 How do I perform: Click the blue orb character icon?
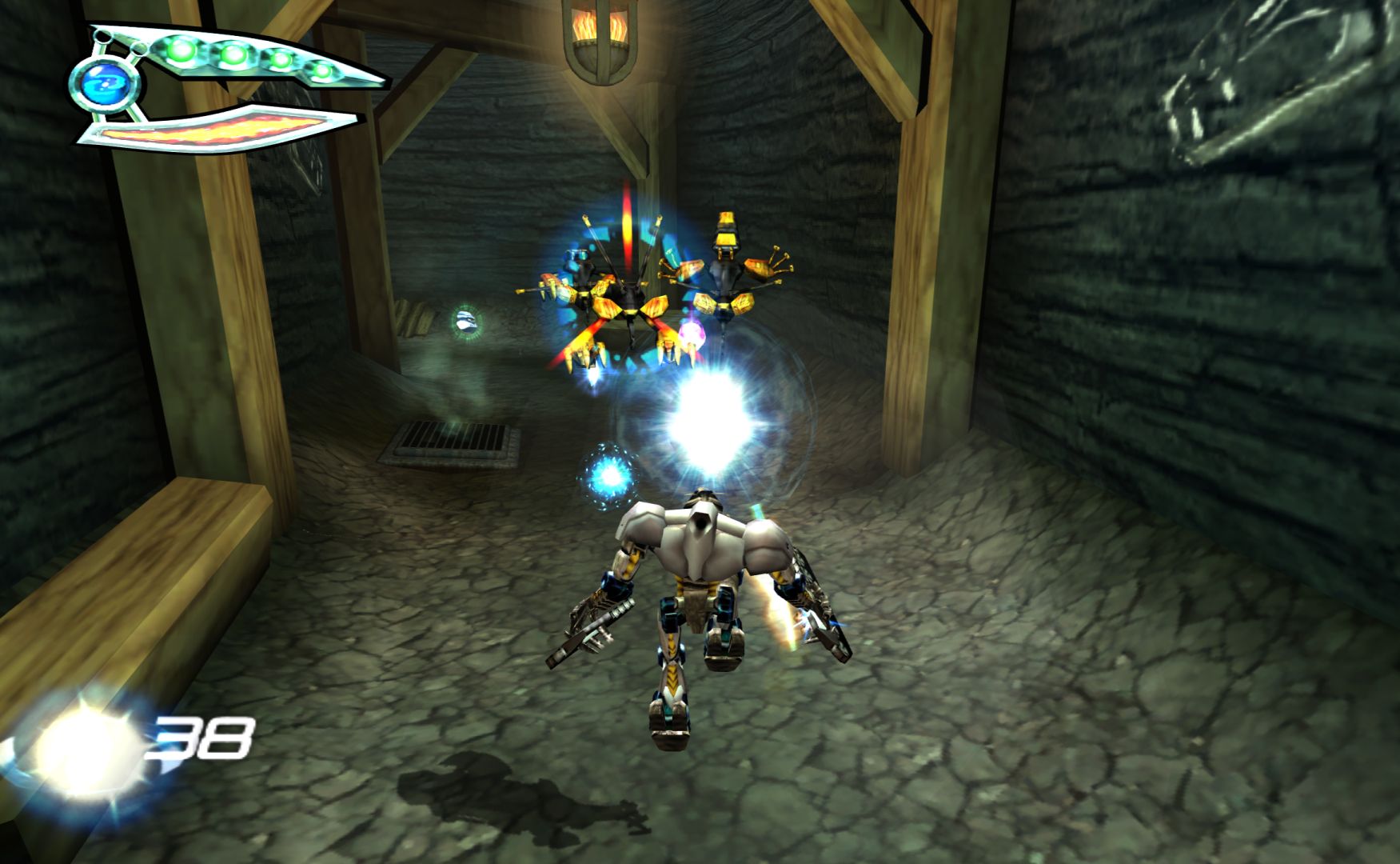105,83
